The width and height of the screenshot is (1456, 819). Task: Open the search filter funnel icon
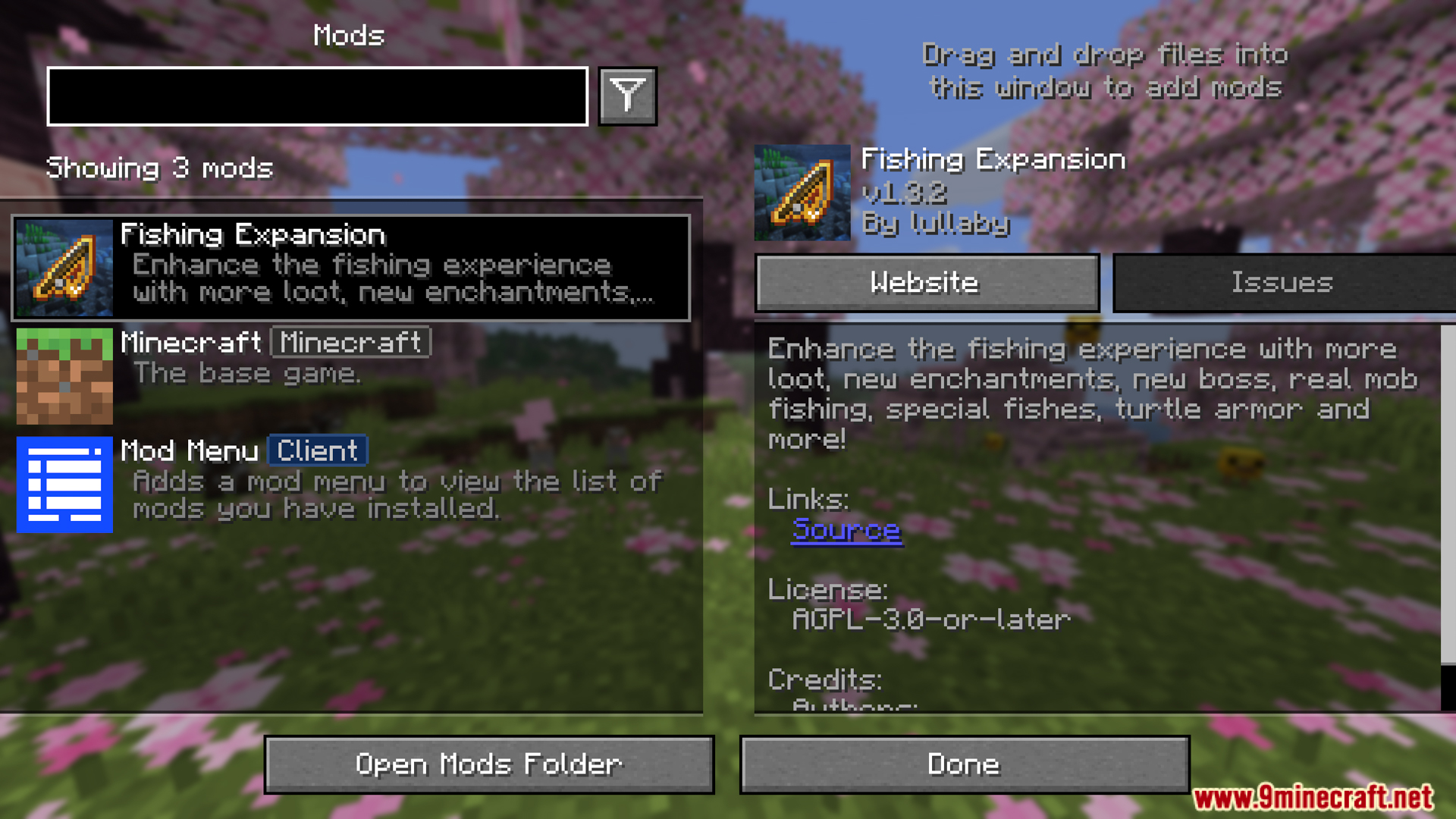[626, 96]
